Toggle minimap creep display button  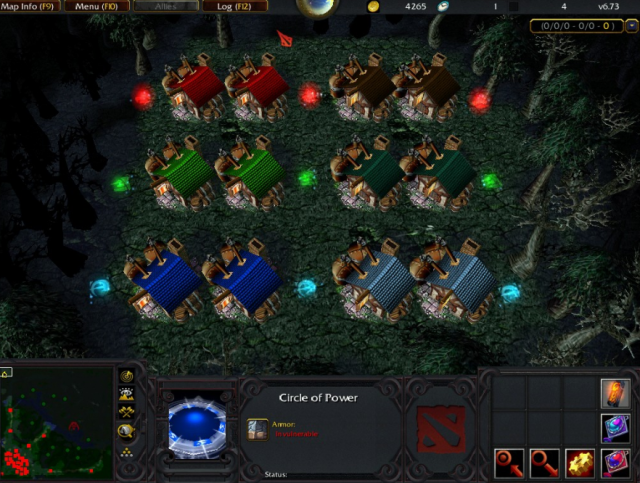tap(128, 431)
